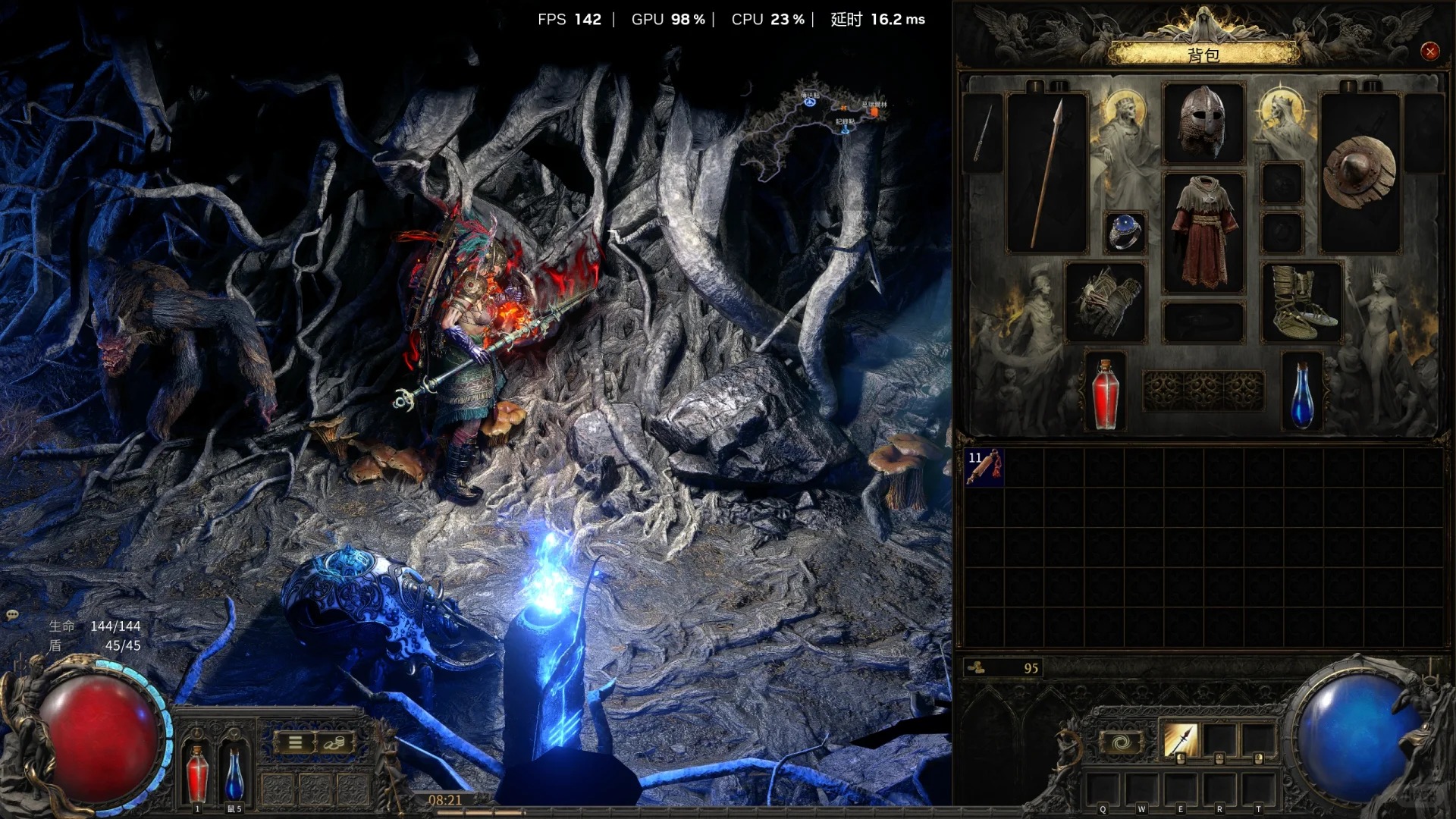This screenshot has height=819, width=1456.
Task: Select the equipped gloves slot
Action: 1105,302
